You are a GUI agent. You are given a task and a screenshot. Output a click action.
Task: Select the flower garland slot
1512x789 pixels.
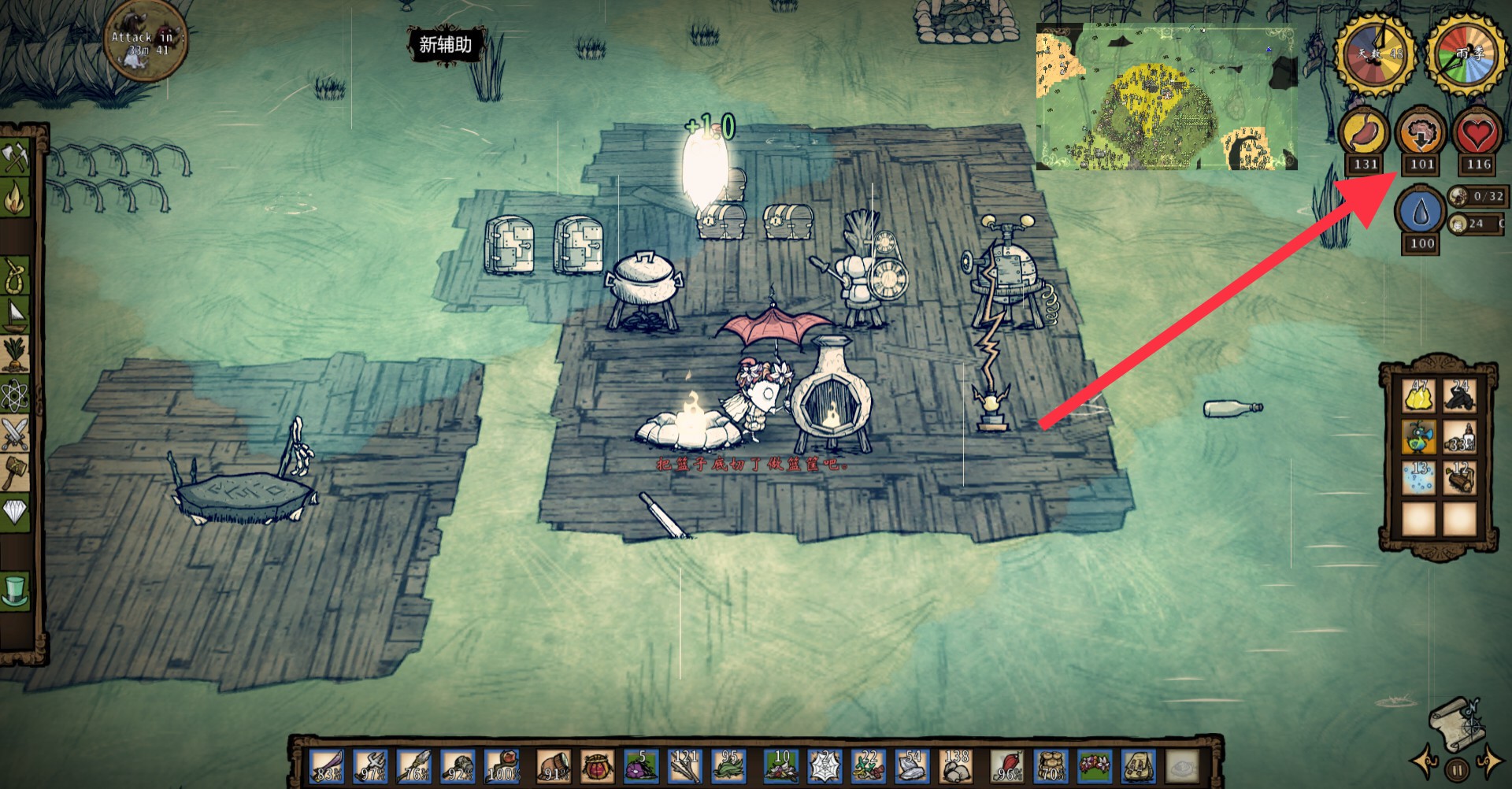point(1093,765)
